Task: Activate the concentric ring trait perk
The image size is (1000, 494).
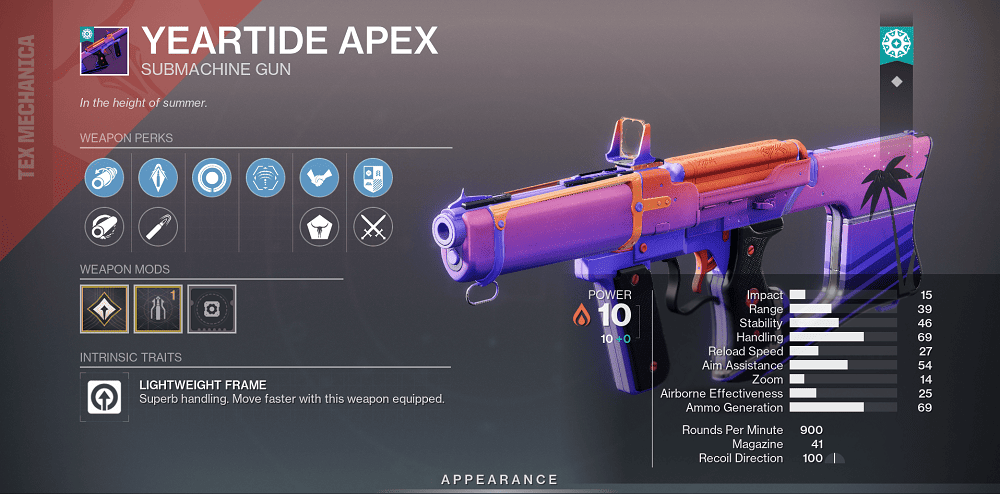Action: pyautogui.click(x=211, y=178)
